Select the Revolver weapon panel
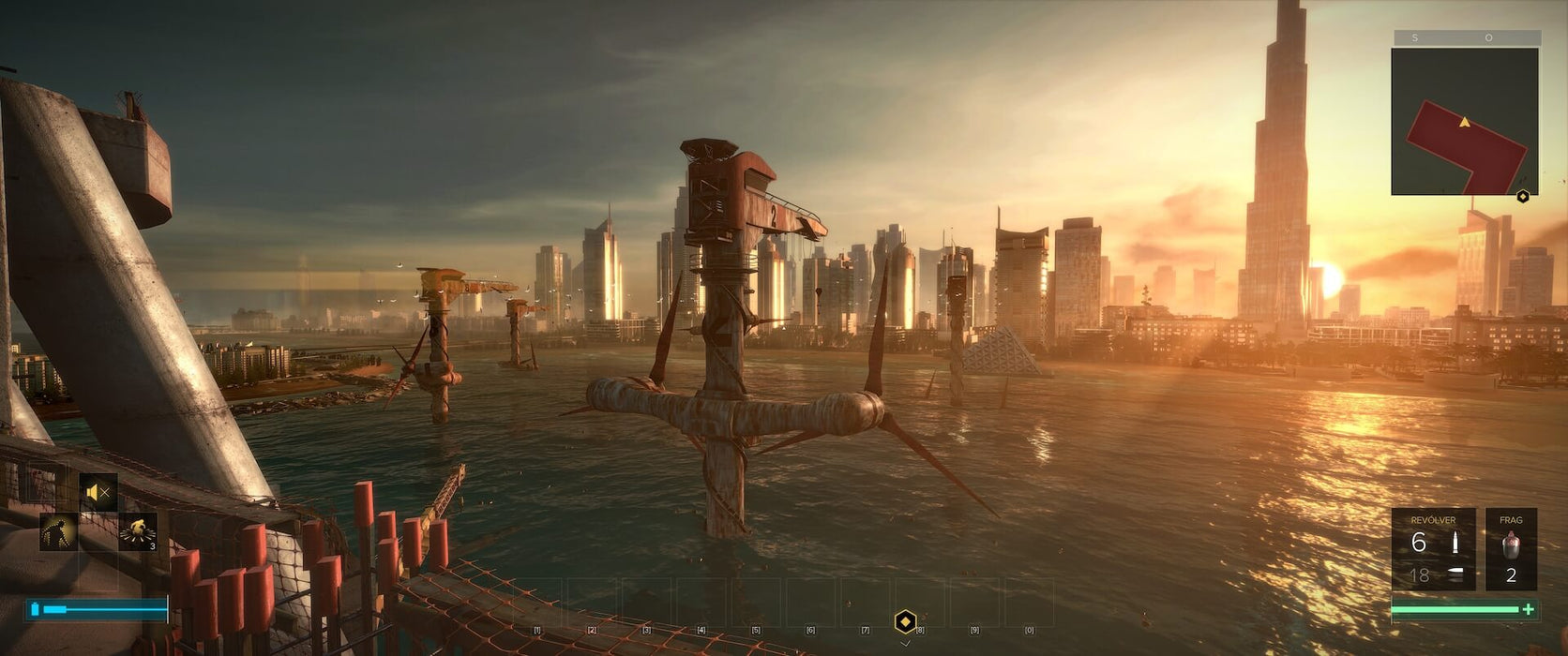1568x656 pixels. [1433, 549]
